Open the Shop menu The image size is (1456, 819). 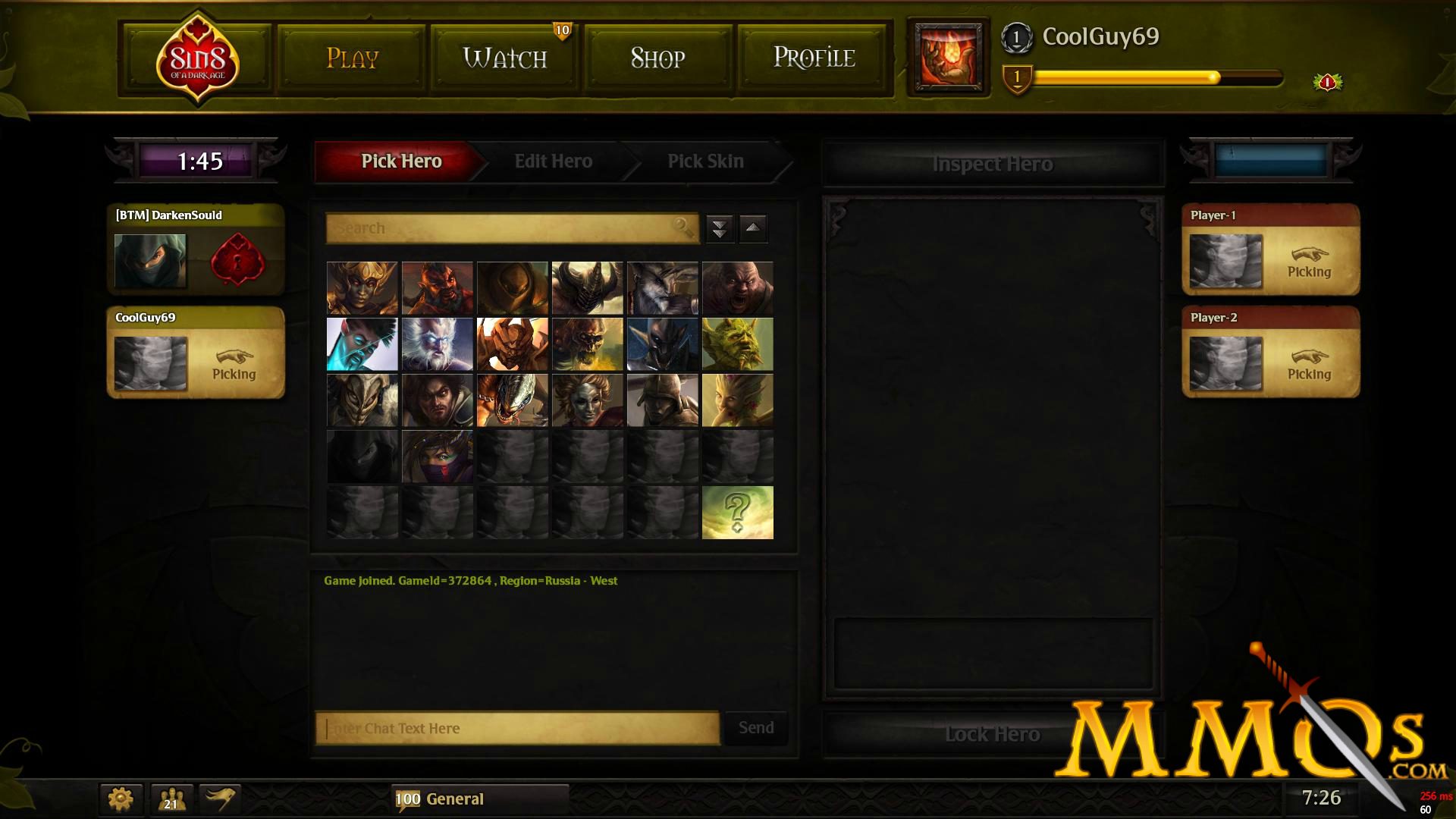657,58
